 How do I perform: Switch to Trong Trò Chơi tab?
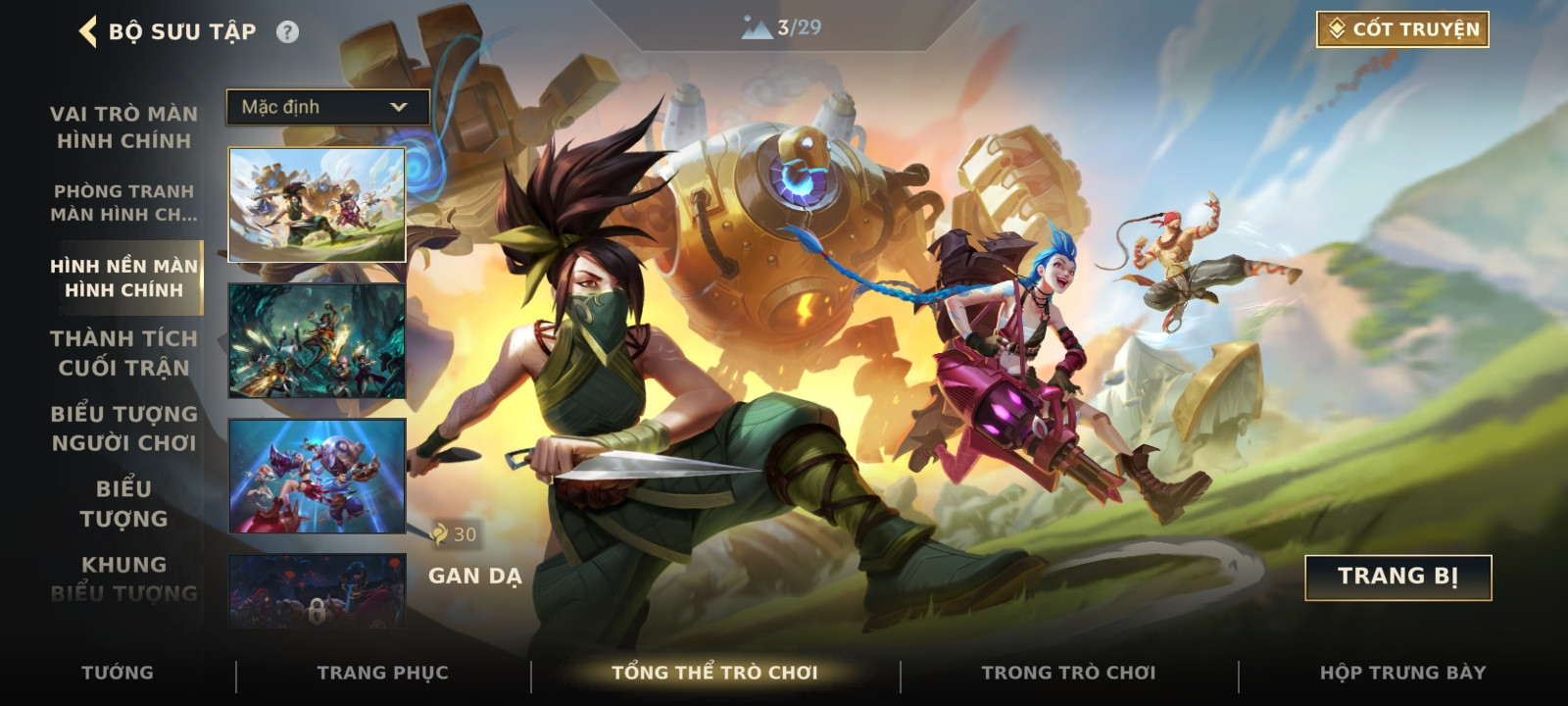click(1068, 673)
